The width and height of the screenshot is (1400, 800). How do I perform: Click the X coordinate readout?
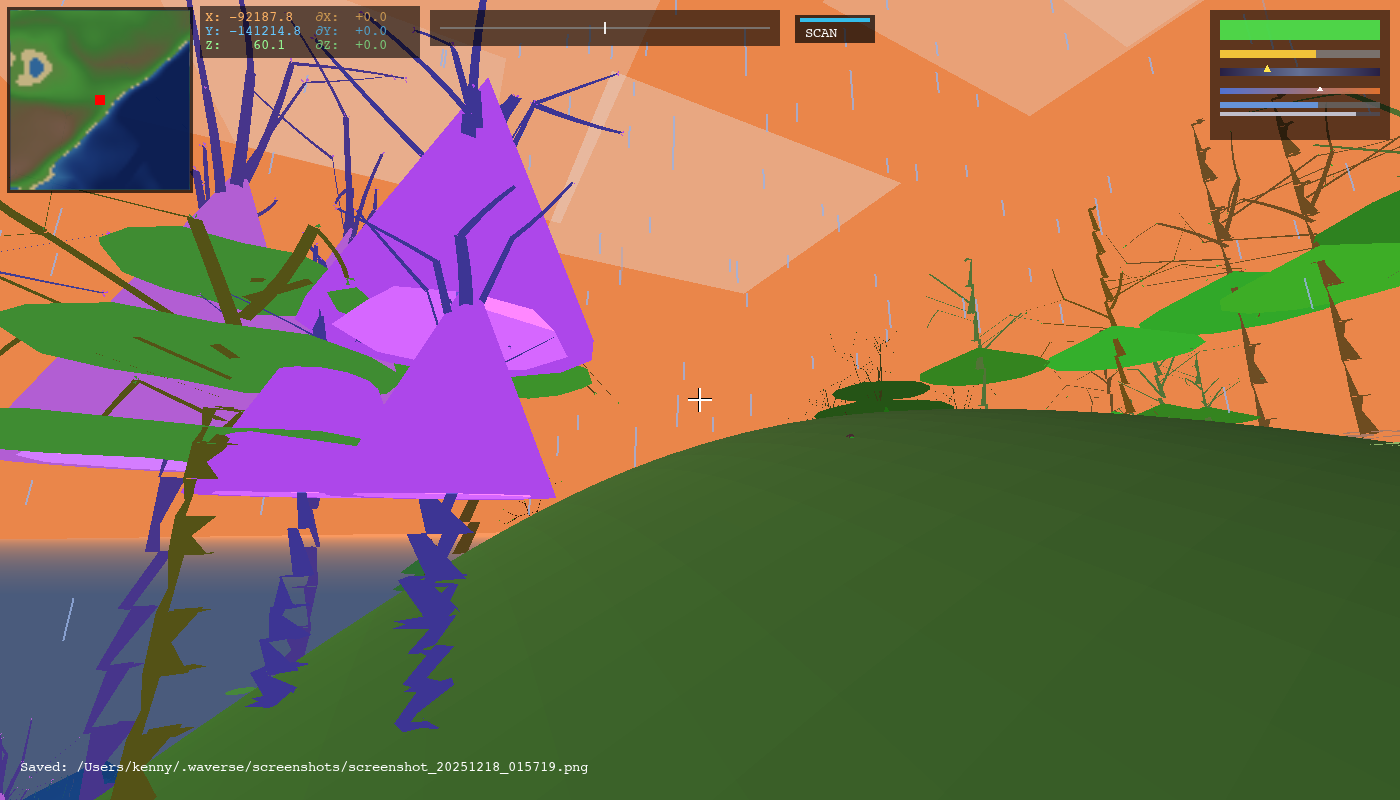coord(248,16)
